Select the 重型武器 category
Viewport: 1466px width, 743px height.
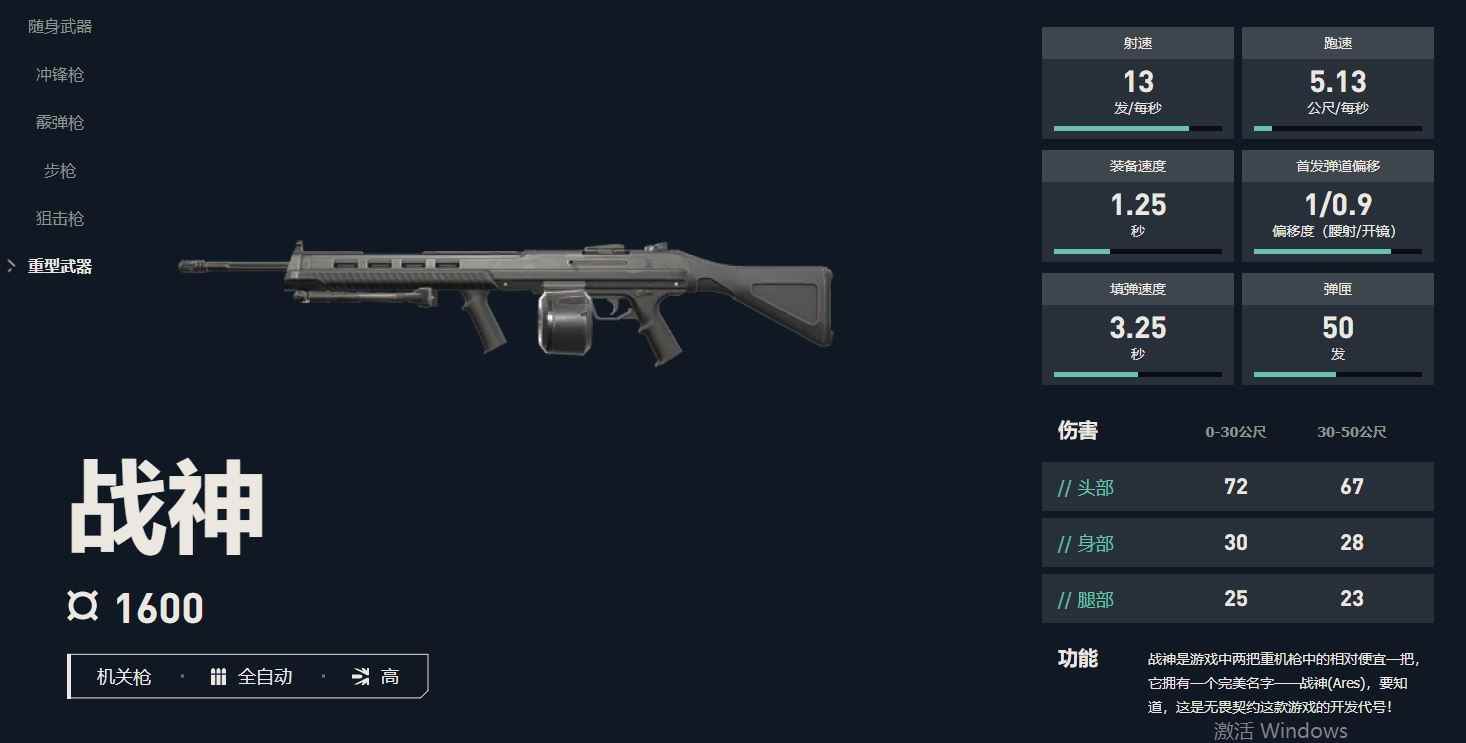[x=60, y=267]
